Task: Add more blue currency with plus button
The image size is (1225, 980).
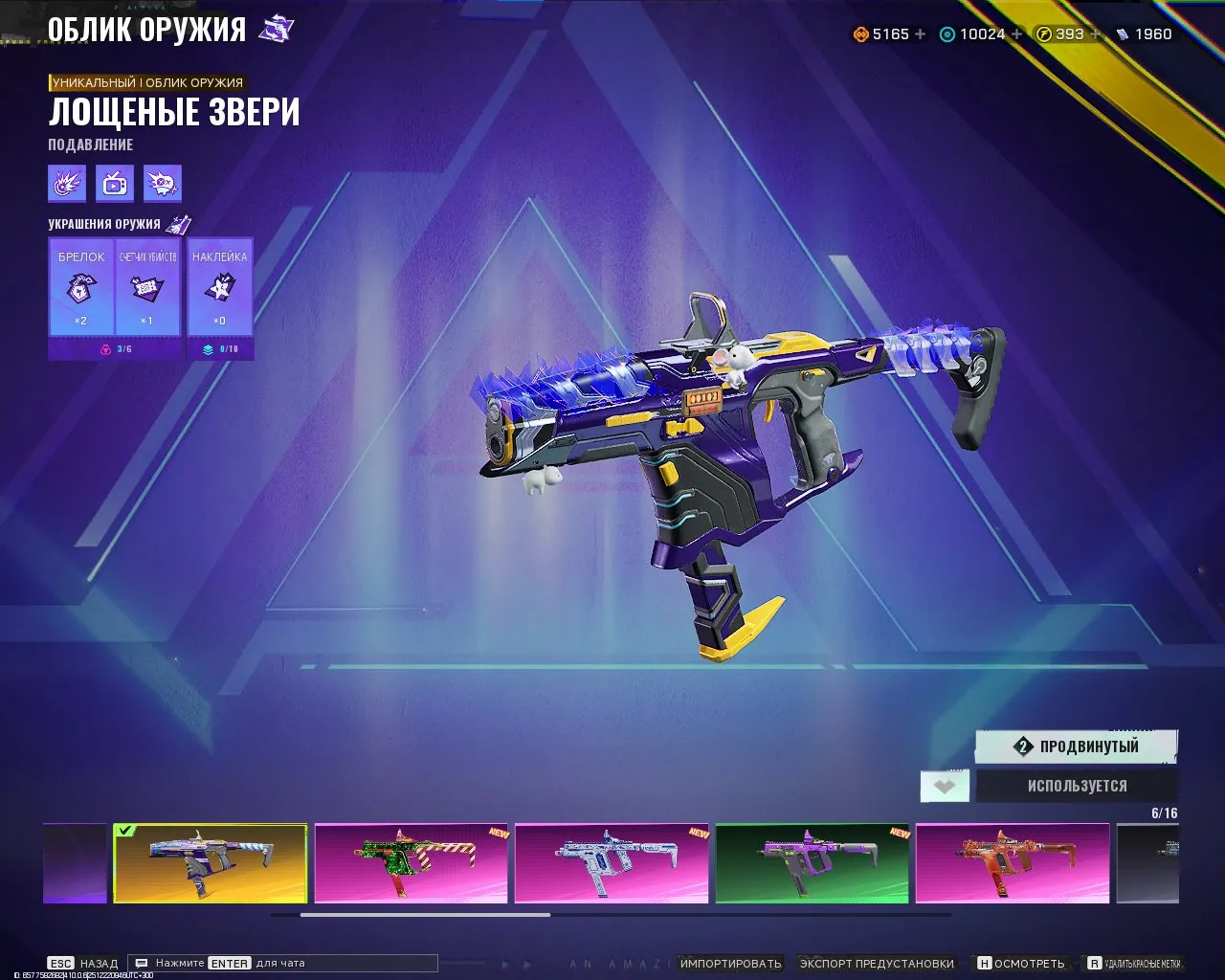Action: click(1016, 34)
